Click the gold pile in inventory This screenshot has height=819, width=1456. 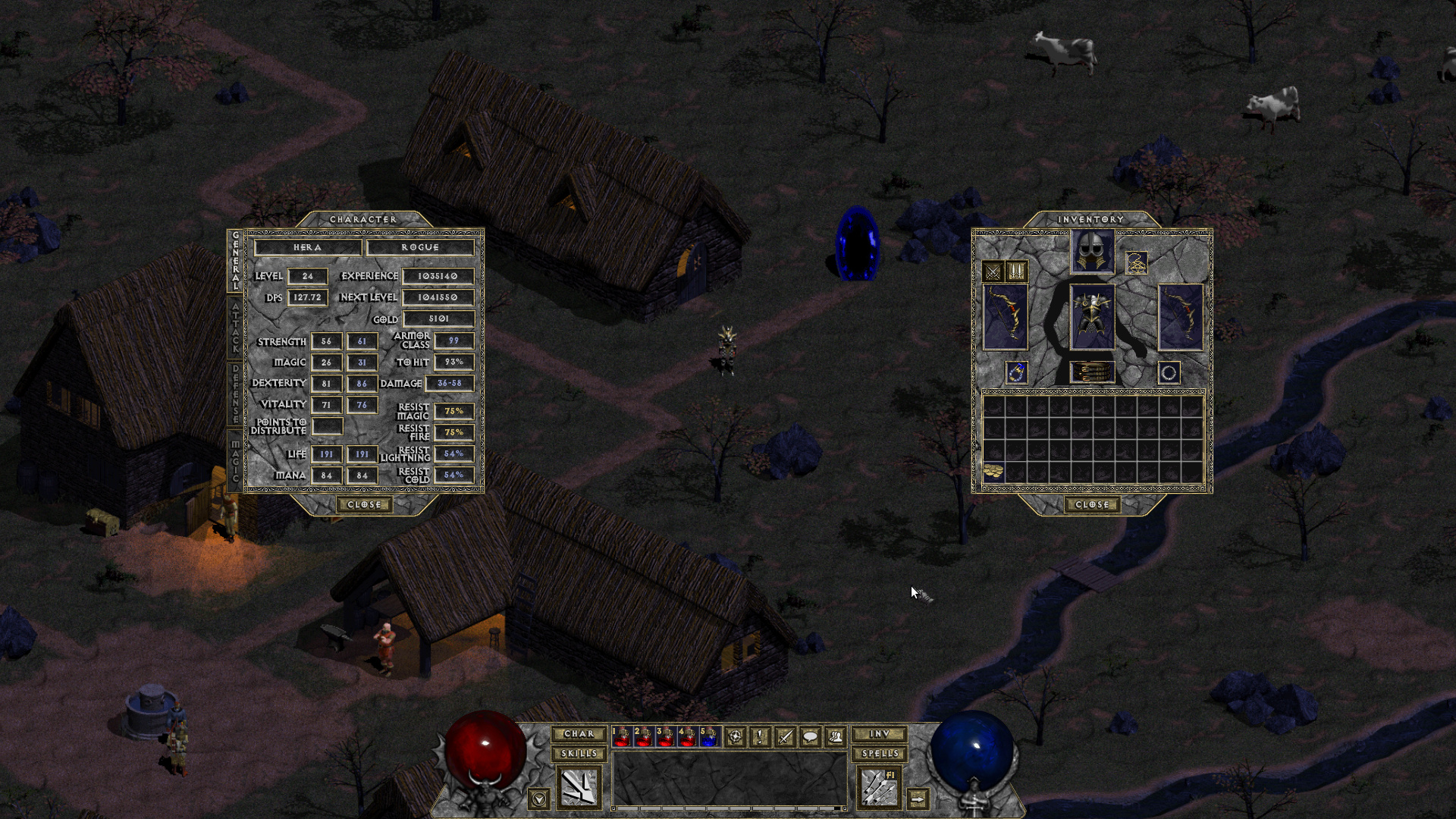[993, 472]
